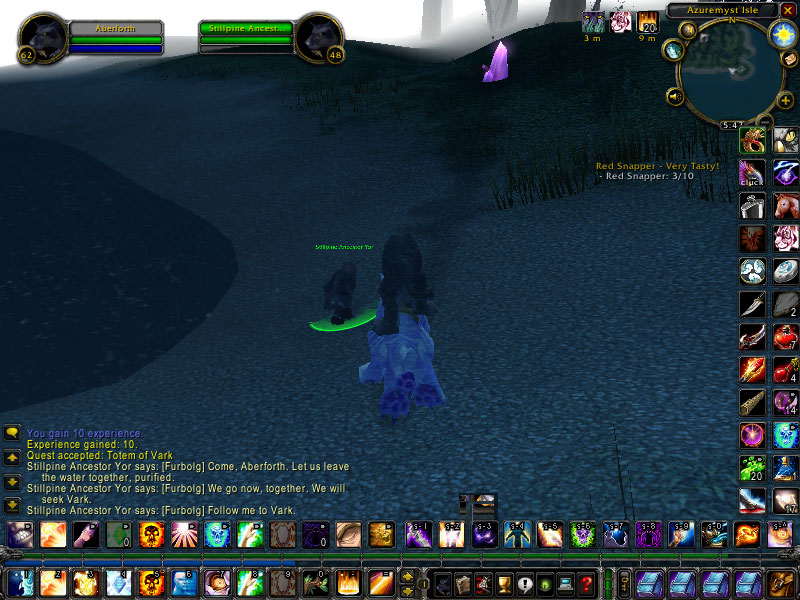Viewport: 800px width, 600px height.
Task: Close the minimap with the X button
Action: pos(788,9)
